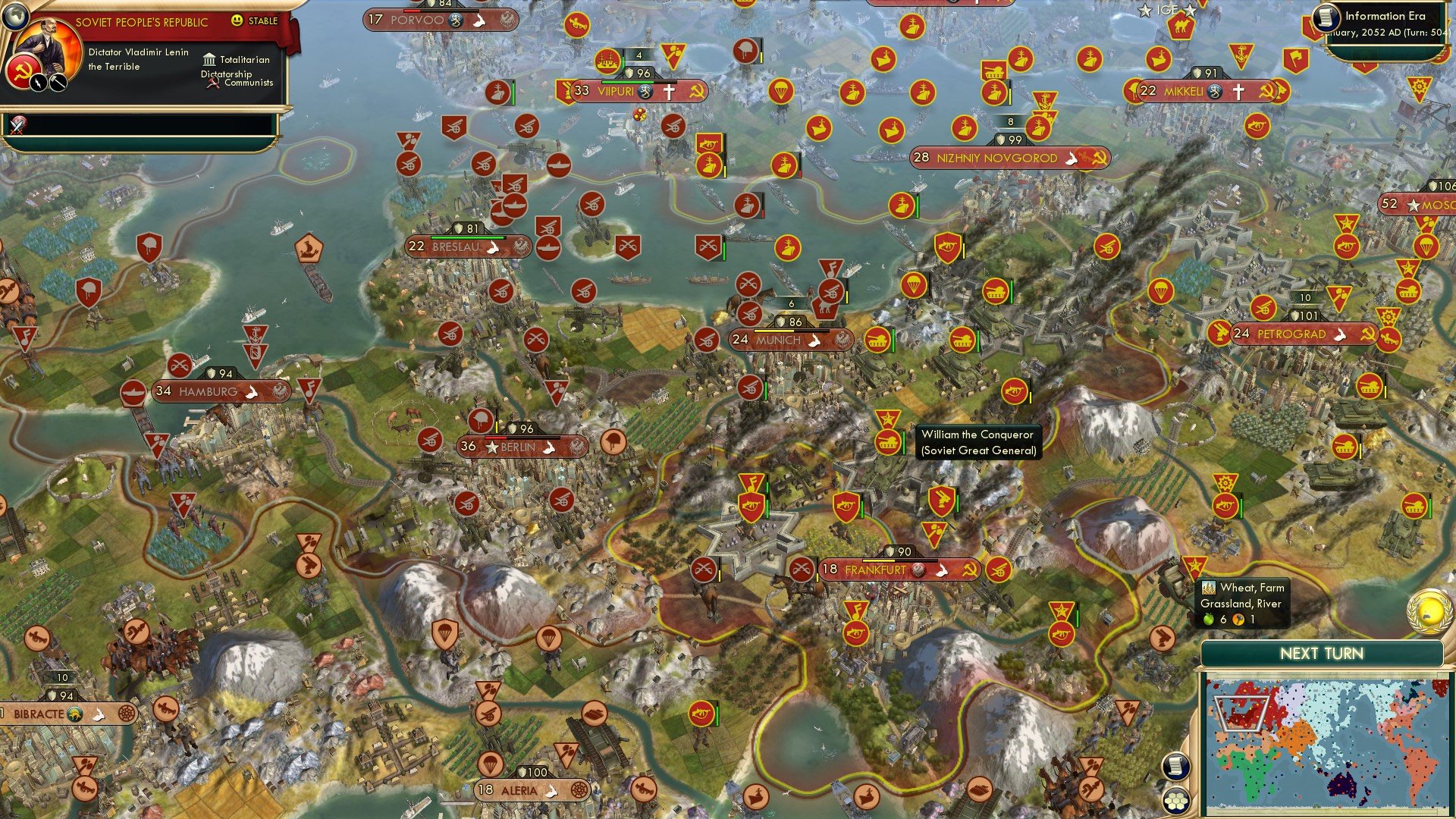The image size is (1456, 819).
Task: Select the hammer-and-sickle civilization emblem
Action: [23, 71]
